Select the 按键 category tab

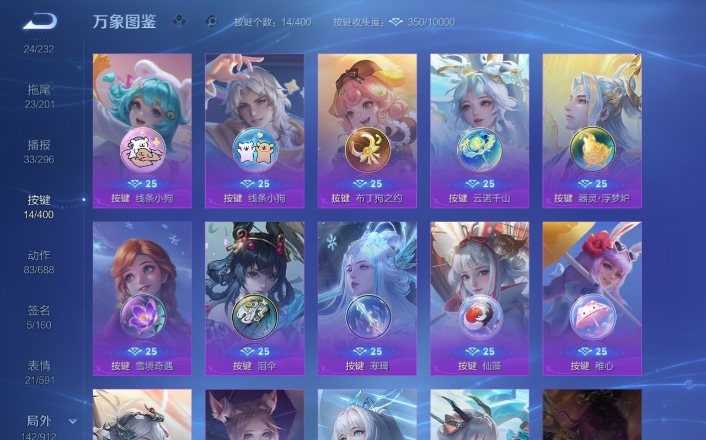[x=39, y=205]
